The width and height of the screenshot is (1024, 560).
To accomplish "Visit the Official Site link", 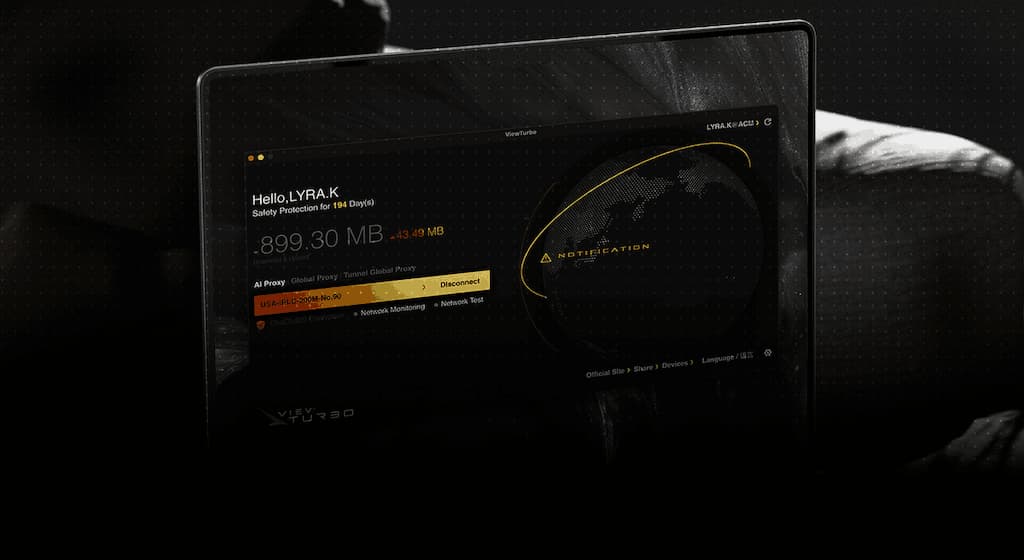I will tap(605, 372).
